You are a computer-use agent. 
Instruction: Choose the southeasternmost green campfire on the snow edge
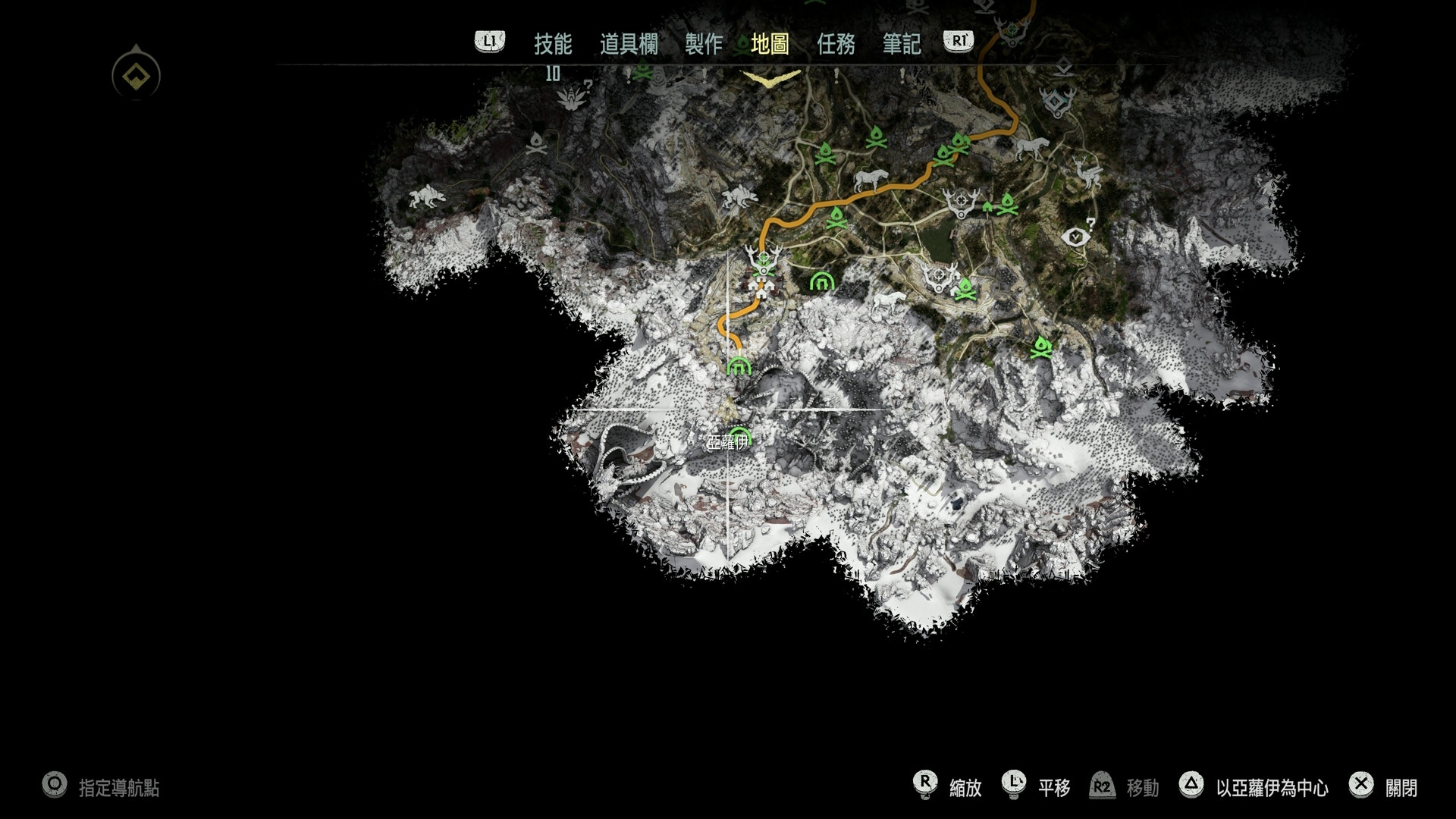pos(1042,348)
